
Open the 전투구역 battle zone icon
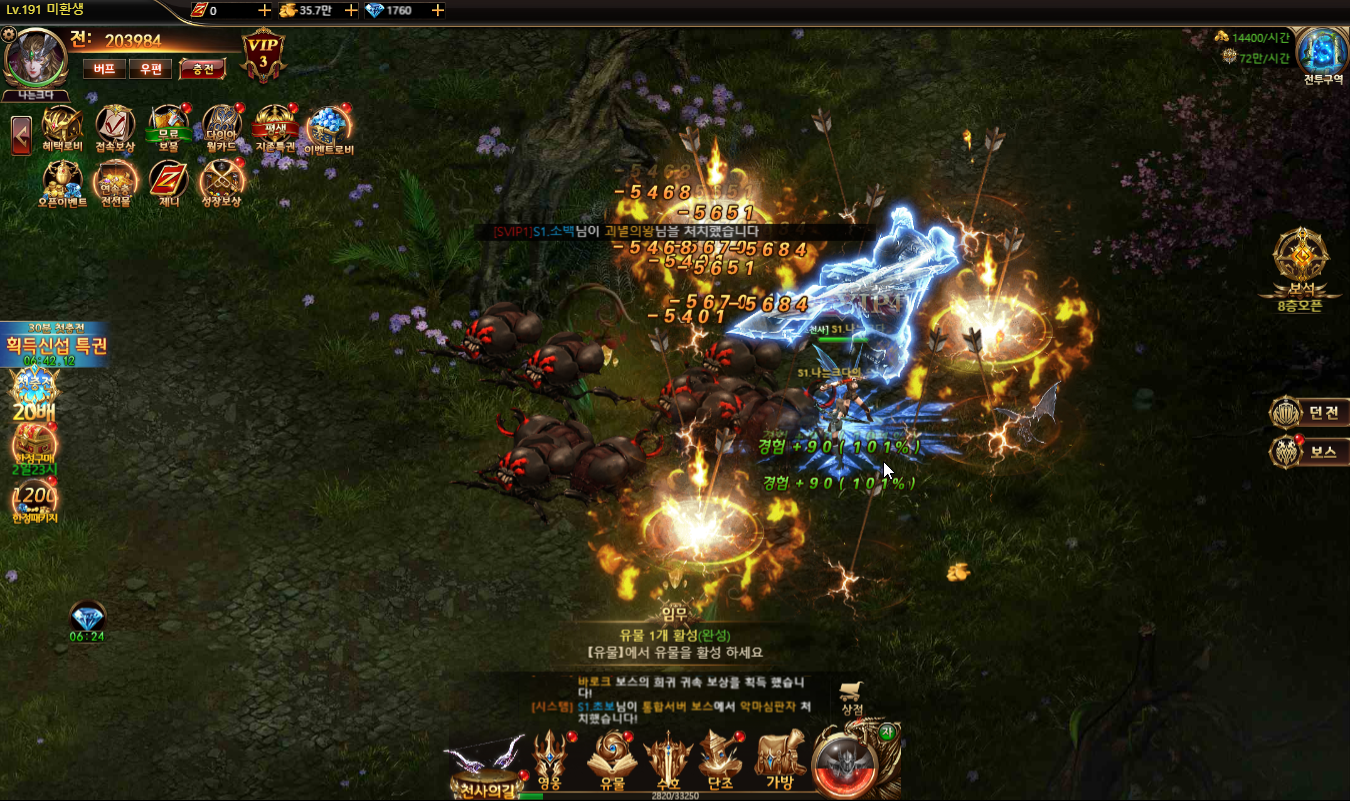(x=1322, y=56)
